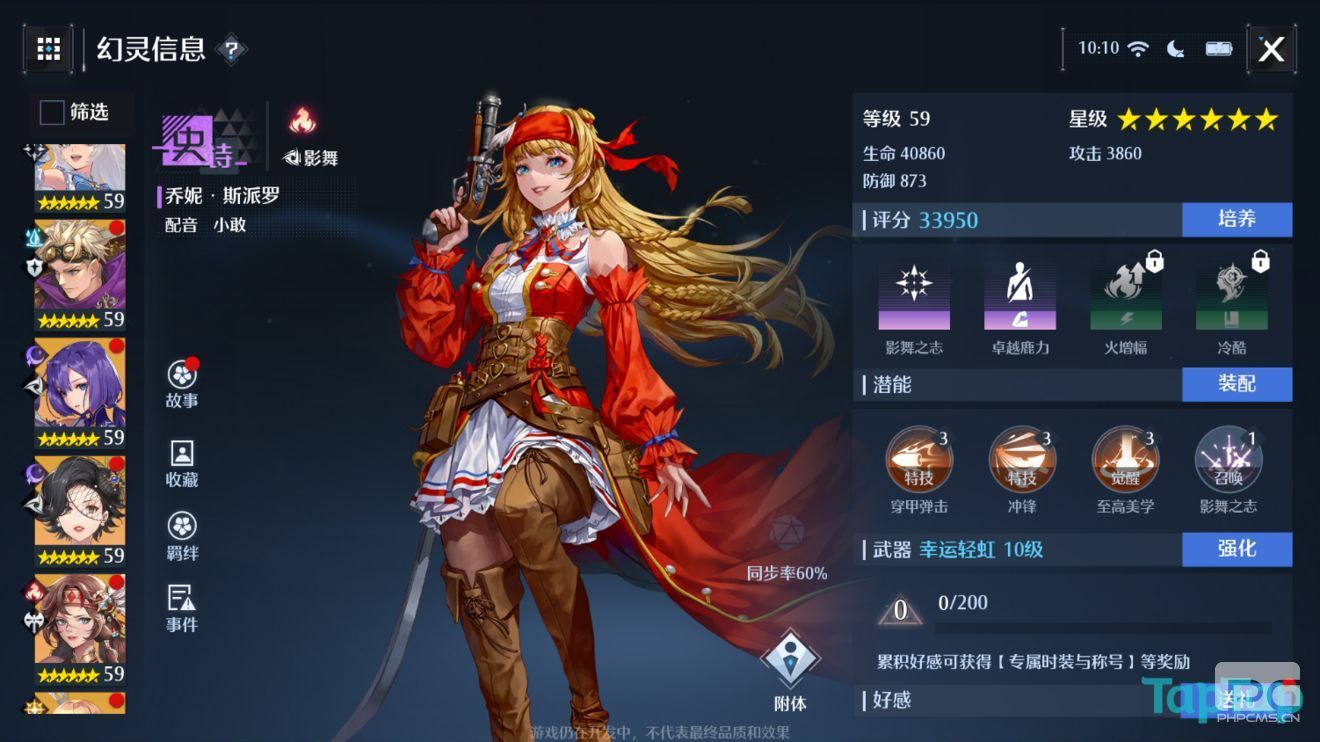The image size is (1320, 742).
Task: Open the 至高美学 awakening skill icon
Action: (x=1126, y=460)
